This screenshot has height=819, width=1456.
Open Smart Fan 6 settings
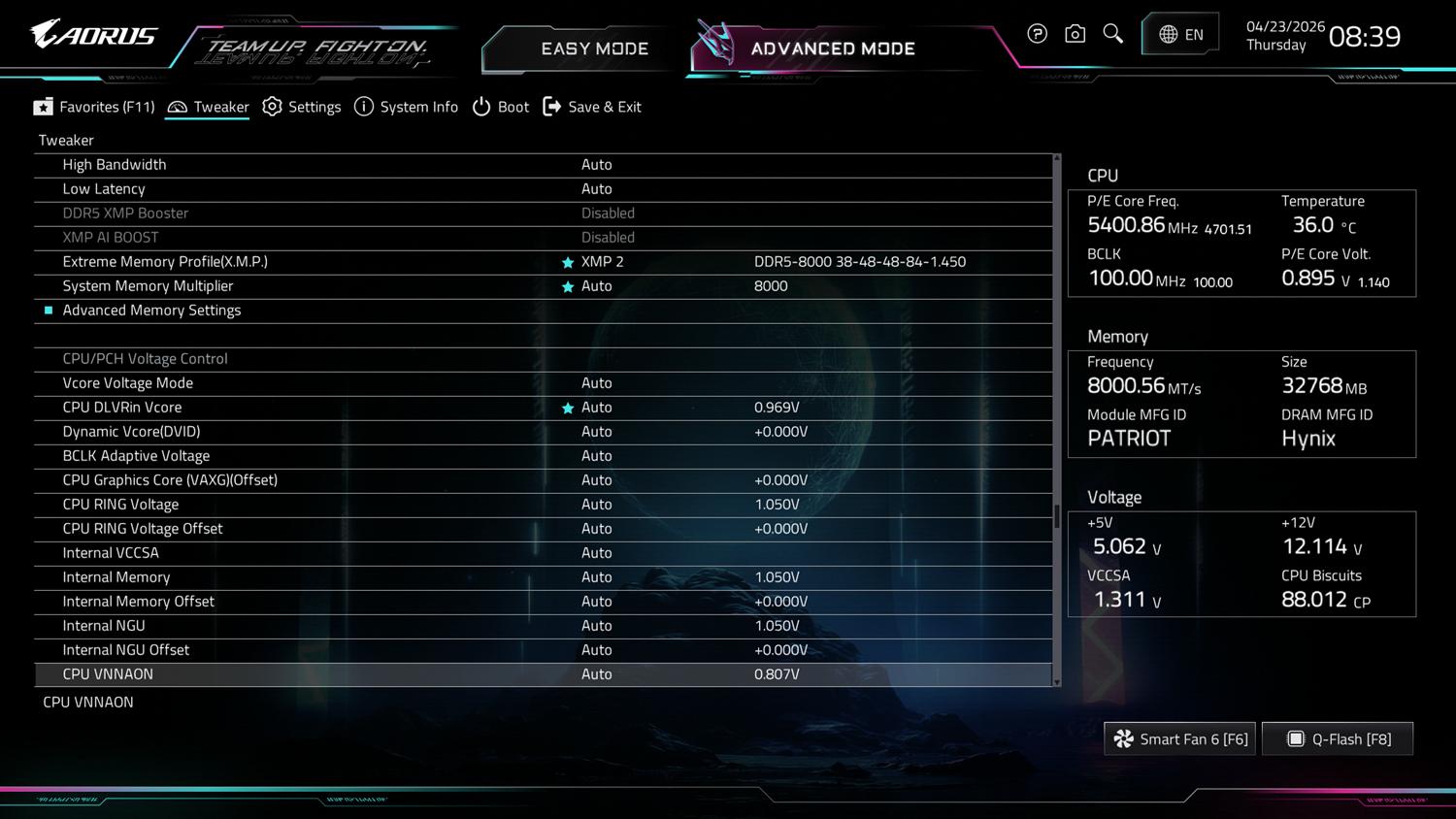click(1180, 739)
